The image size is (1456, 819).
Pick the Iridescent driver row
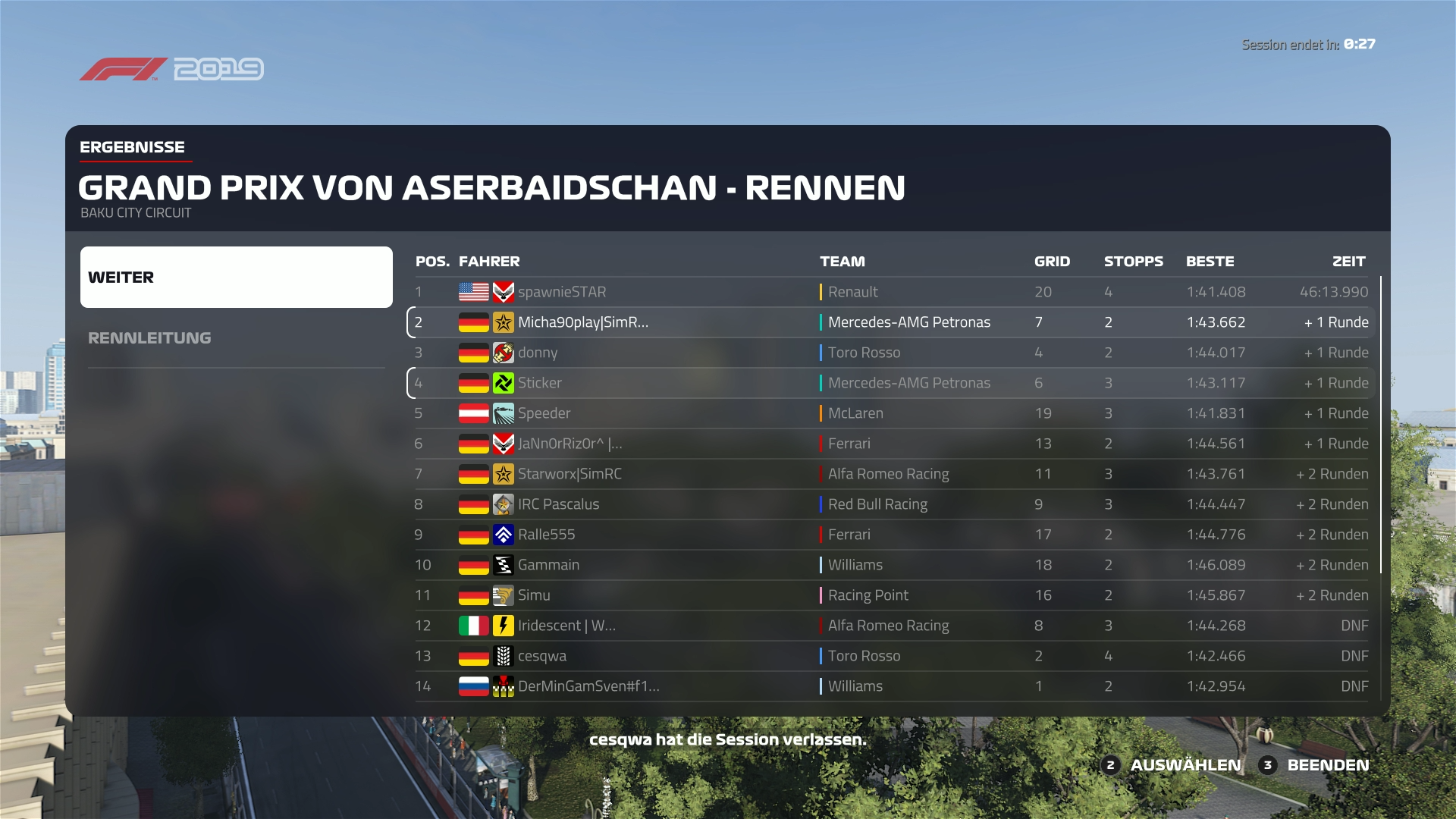click(891, 626)
